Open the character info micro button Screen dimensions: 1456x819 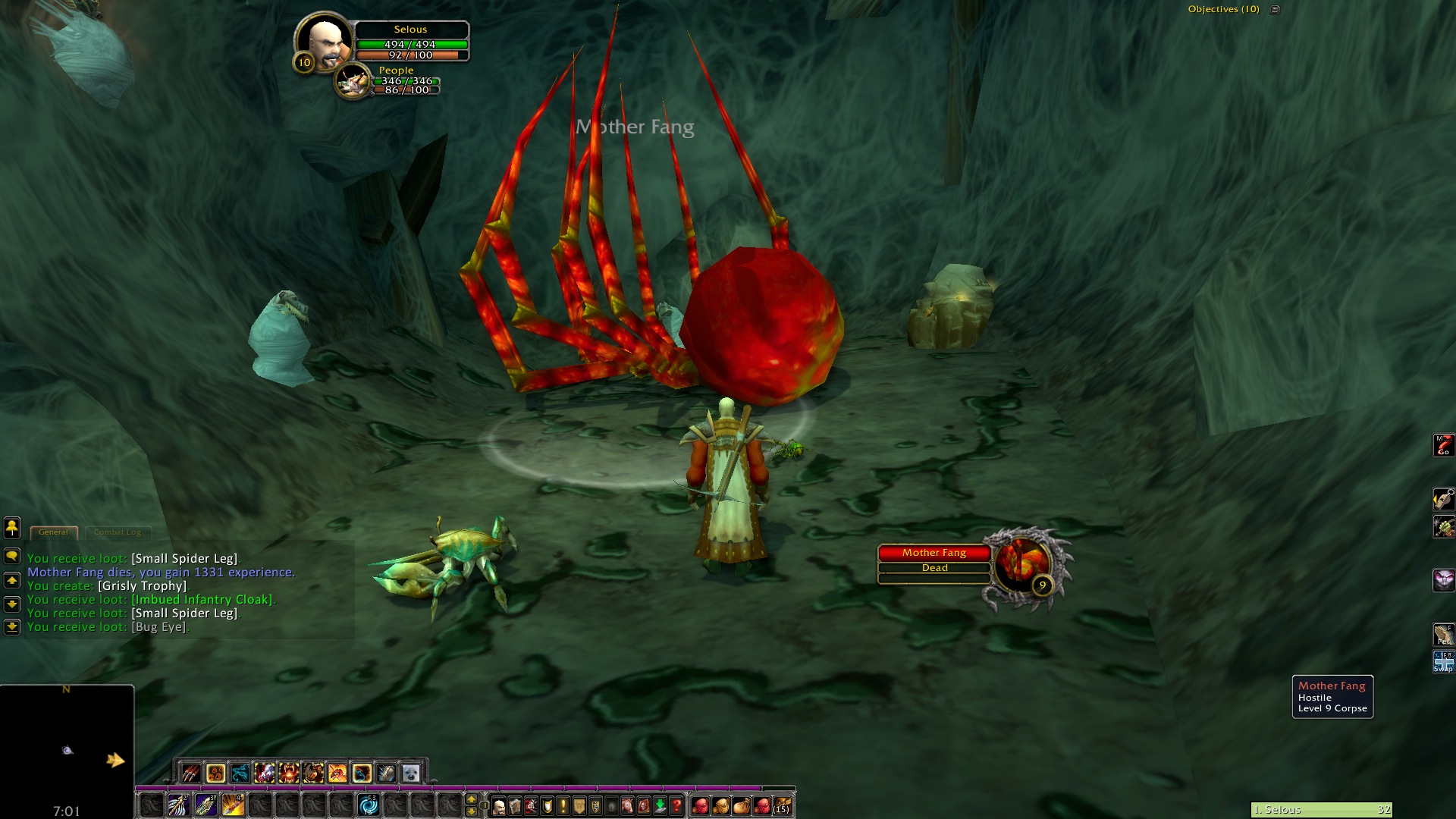point(499,805)
